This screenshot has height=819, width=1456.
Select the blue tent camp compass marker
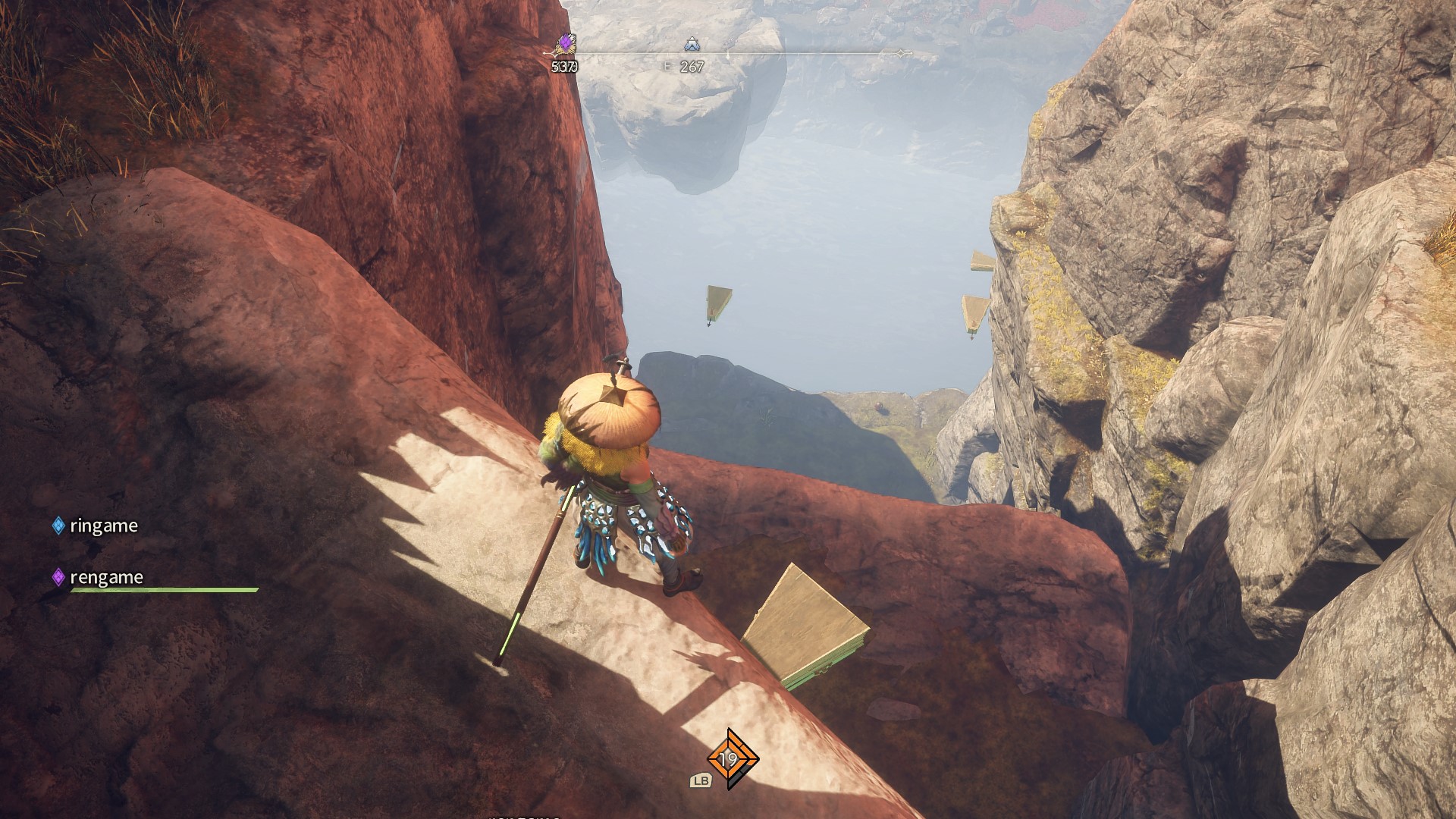692,45
